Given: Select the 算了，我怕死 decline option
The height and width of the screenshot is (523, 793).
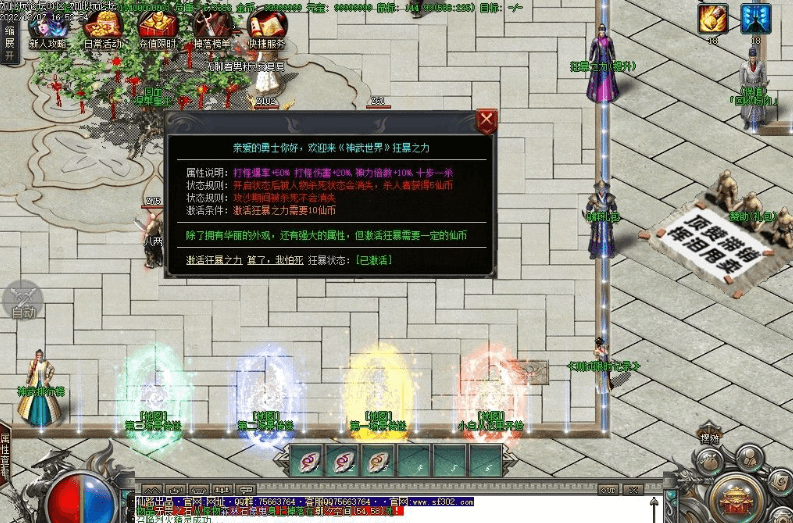Looking at the screenshot, I should (x=273, y=260).
